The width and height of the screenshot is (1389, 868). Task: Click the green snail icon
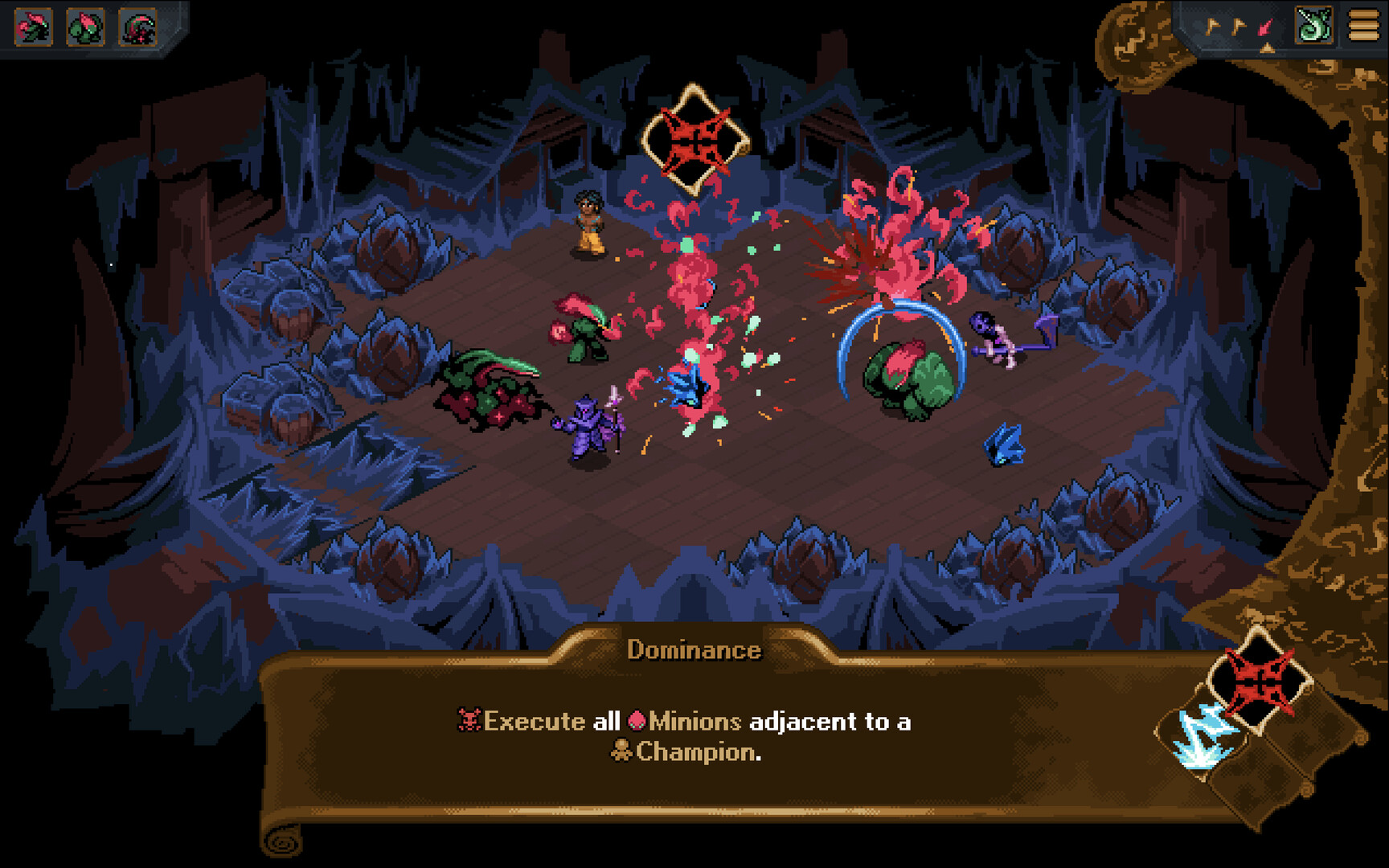[1314, 26]
